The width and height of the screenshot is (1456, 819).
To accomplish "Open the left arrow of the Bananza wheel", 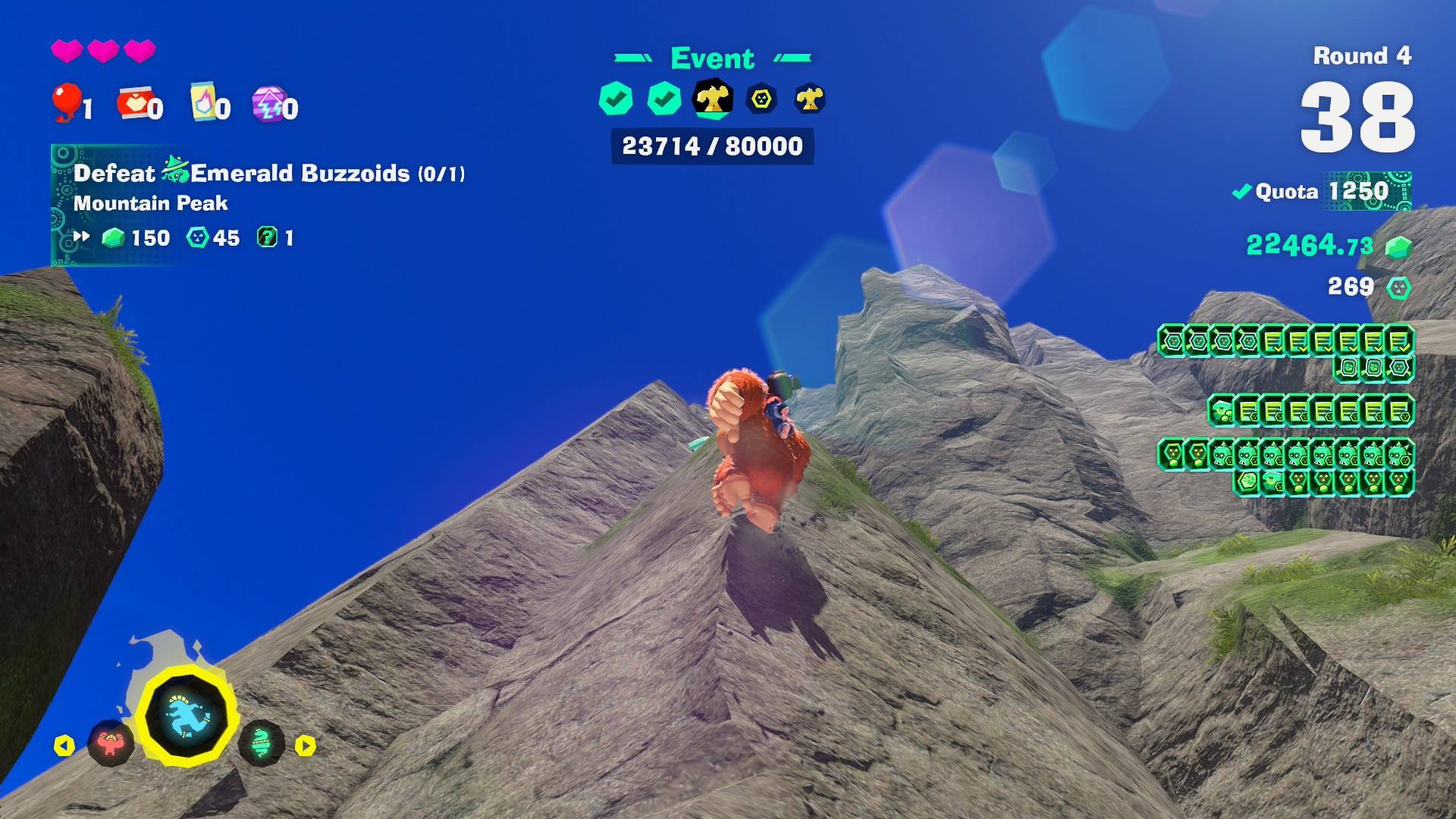I will pos(63,745).
